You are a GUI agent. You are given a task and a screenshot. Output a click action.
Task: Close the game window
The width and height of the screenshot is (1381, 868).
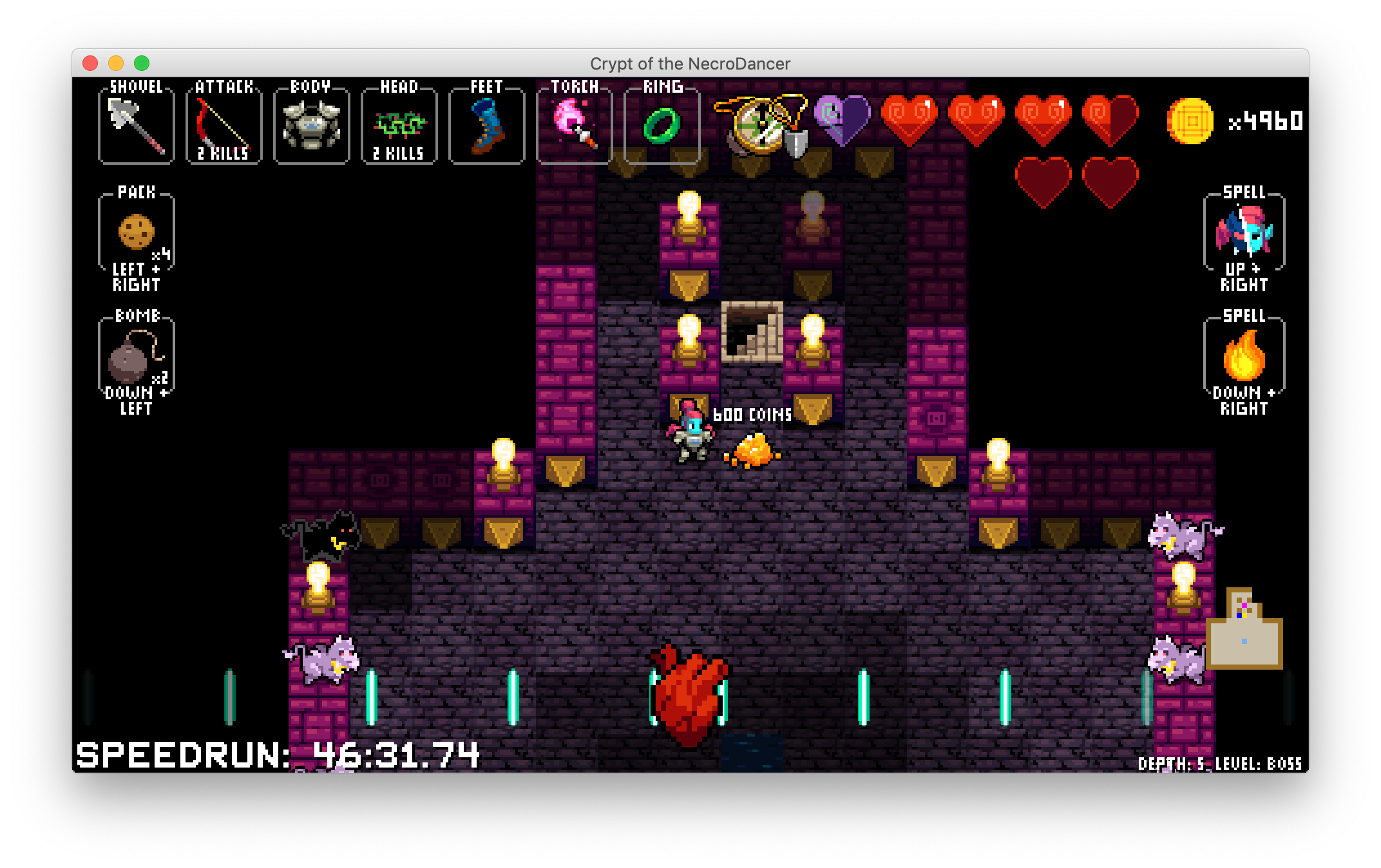click(x=90, y=63)
